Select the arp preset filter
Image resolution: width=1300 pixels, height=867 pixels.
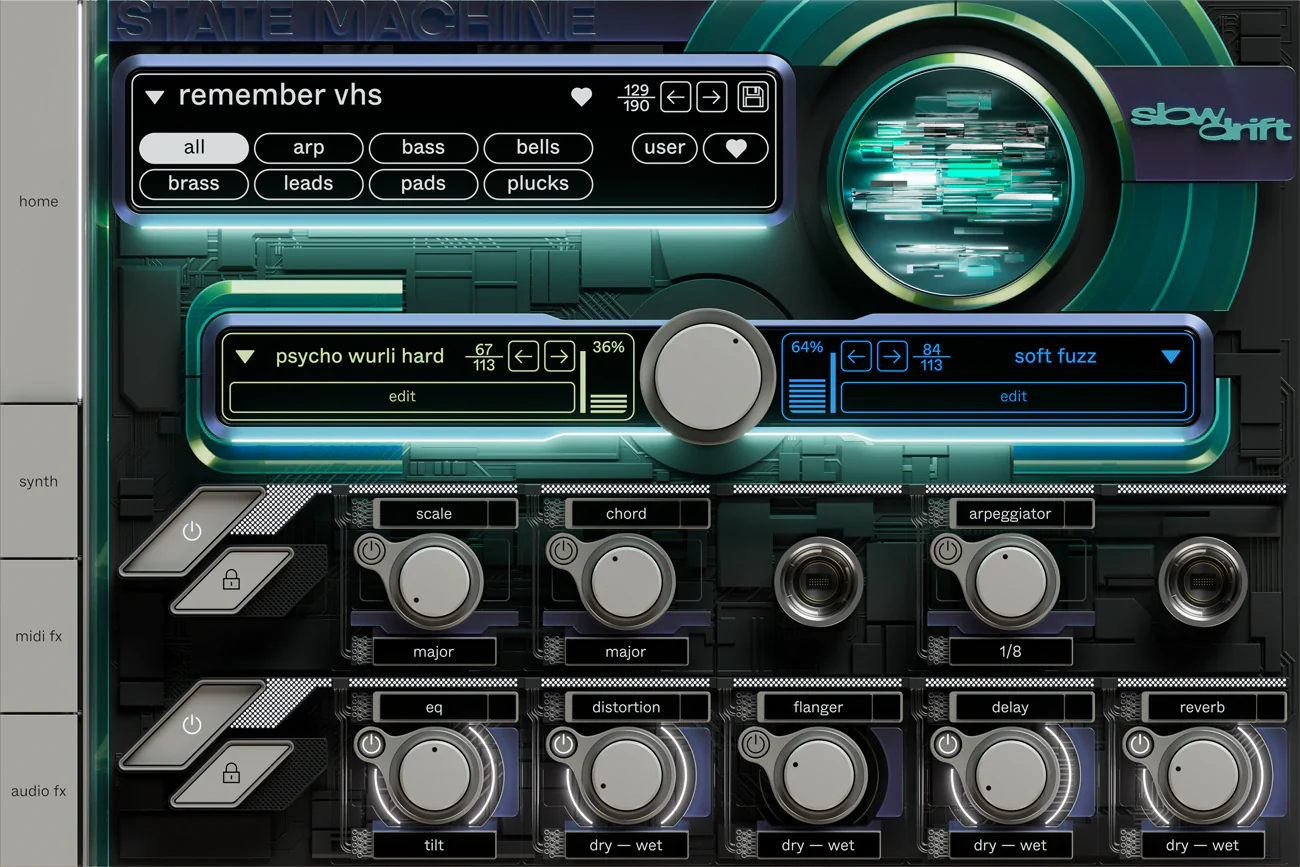point(308,148)
